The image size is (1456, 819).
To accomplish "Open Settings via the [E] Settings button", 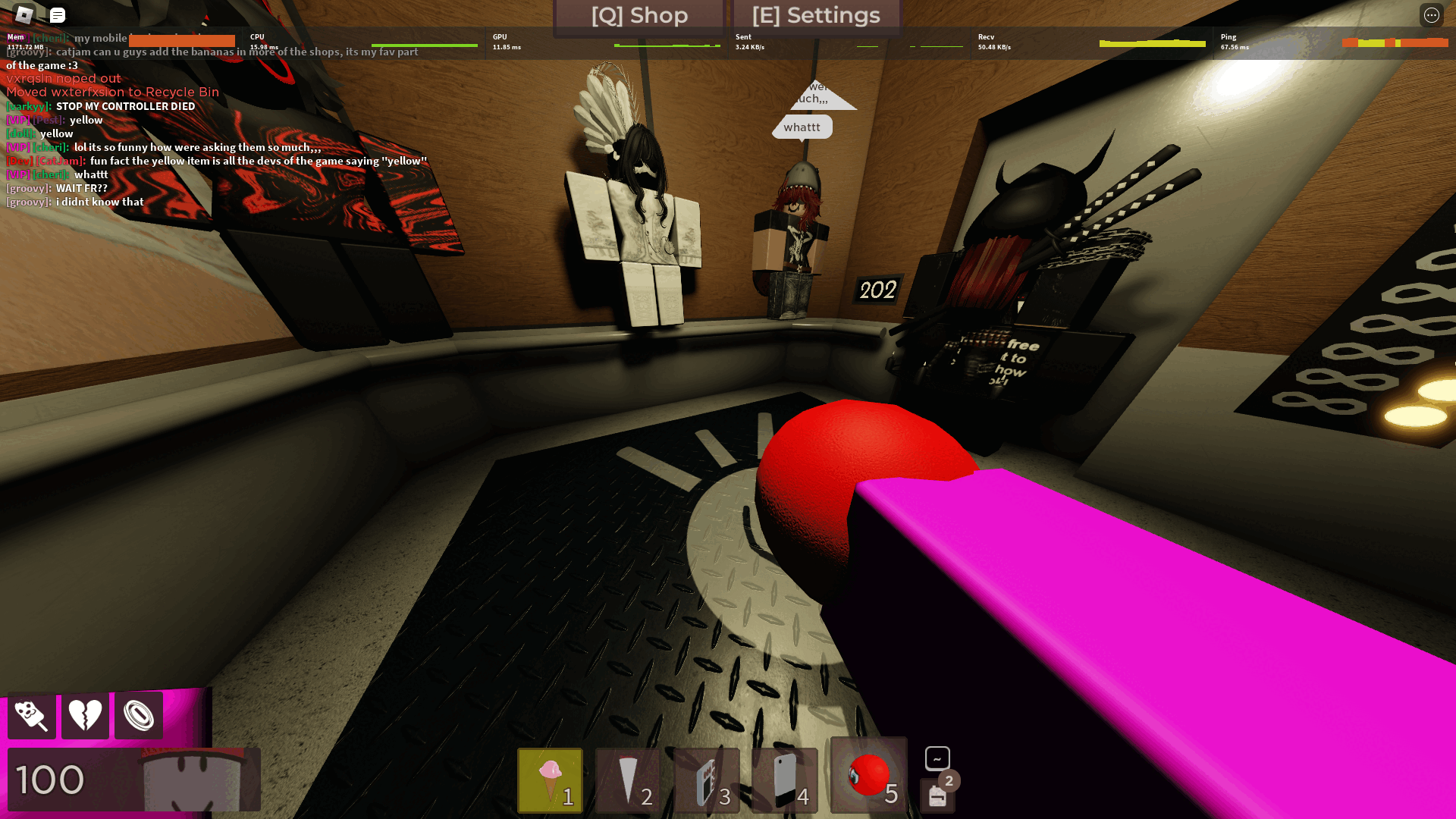I will [x=815, y=15].
